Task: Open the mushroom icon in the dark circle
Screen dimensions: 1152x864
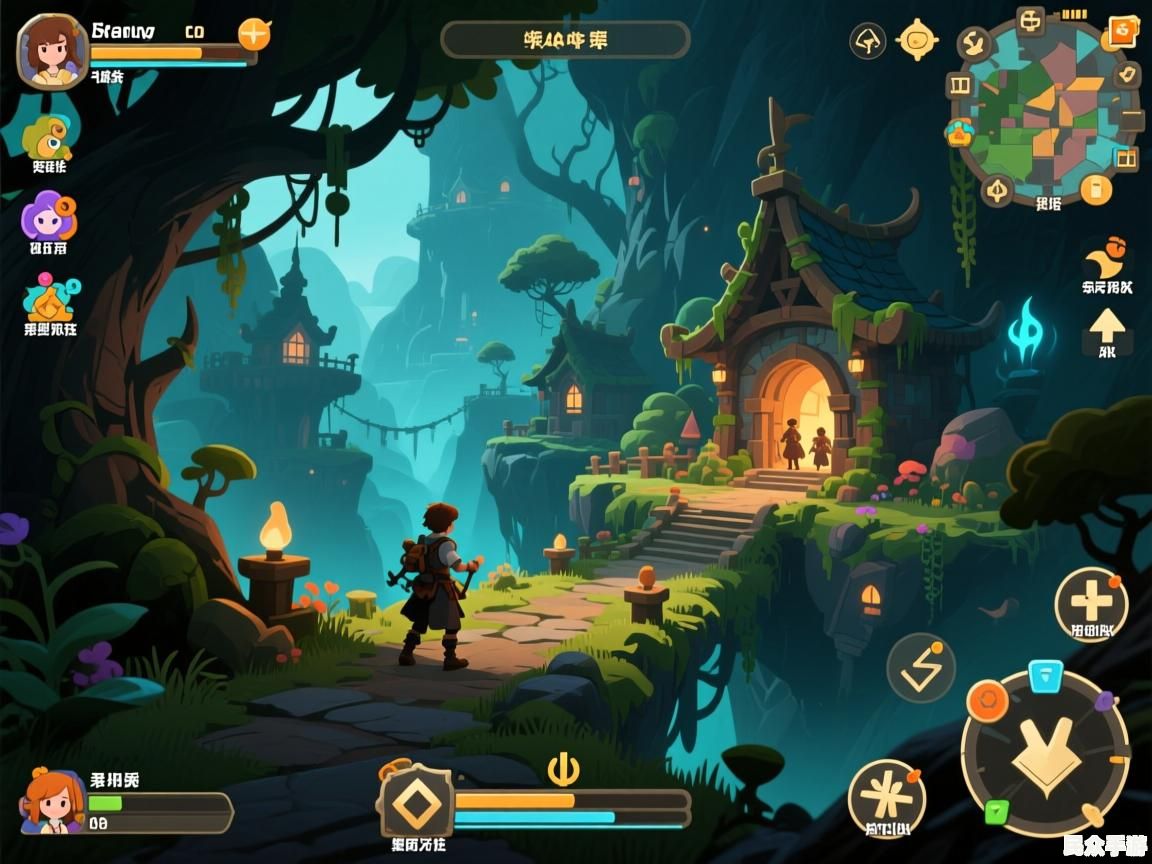Action: [868, 41]
